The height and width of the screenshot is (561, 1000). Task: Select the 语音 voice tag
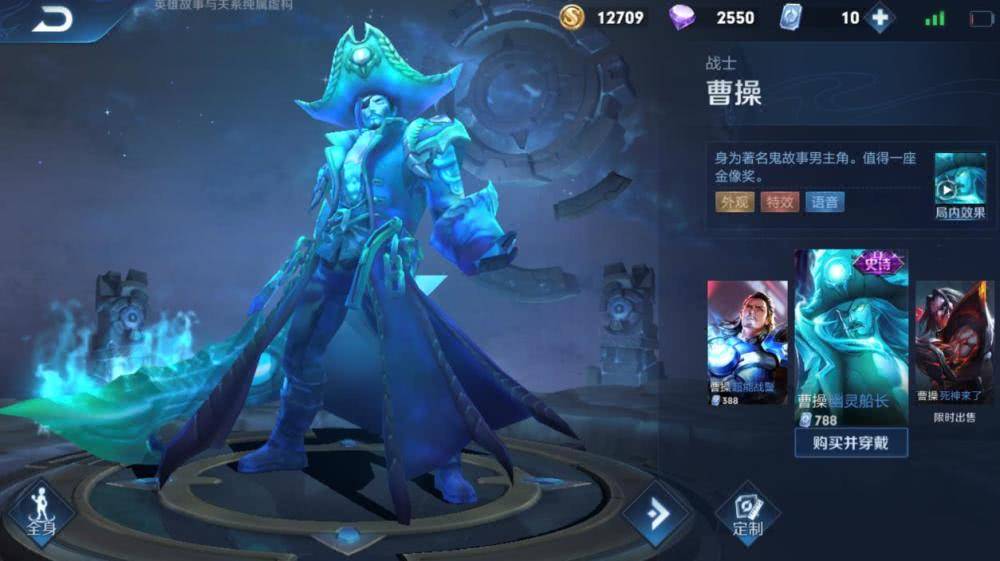click(x=824, y=202)
